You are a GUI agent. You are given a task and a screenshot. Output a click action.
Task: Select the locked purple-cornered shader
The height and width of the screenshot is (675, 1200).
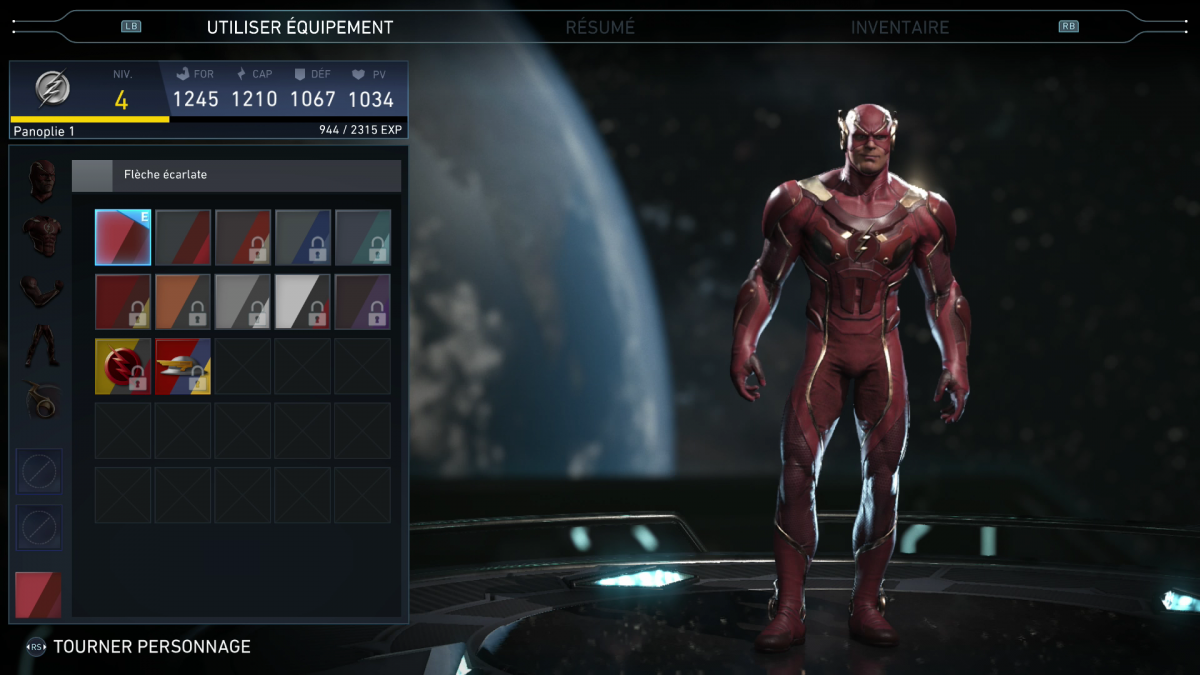pos(363,302)
